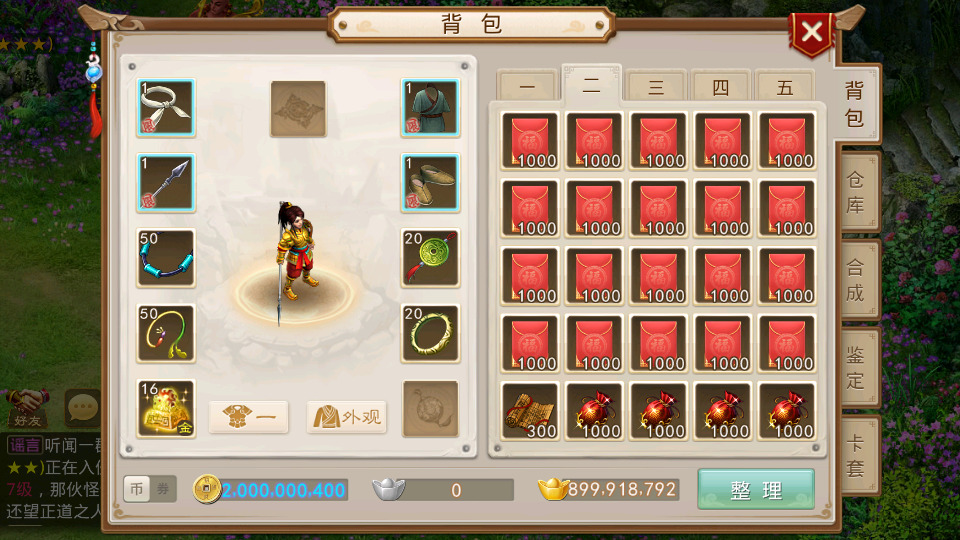Select the cloth shoes equipment slot
This screenshot has height=540, width=960.
[431, 183]
